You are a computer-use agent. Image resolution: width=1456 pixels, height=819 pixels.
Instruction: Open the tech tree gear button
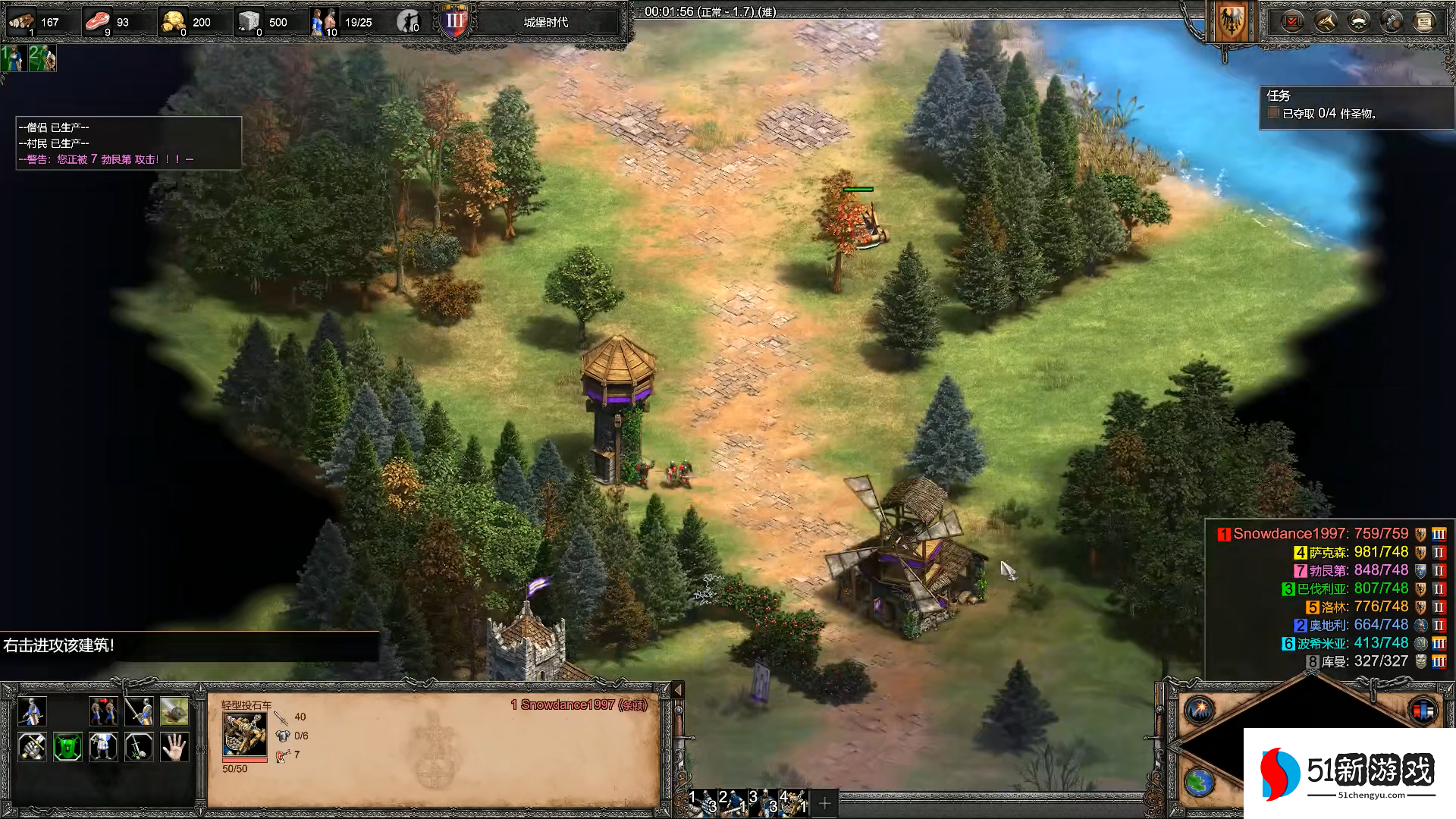[x=1392, y=21]
